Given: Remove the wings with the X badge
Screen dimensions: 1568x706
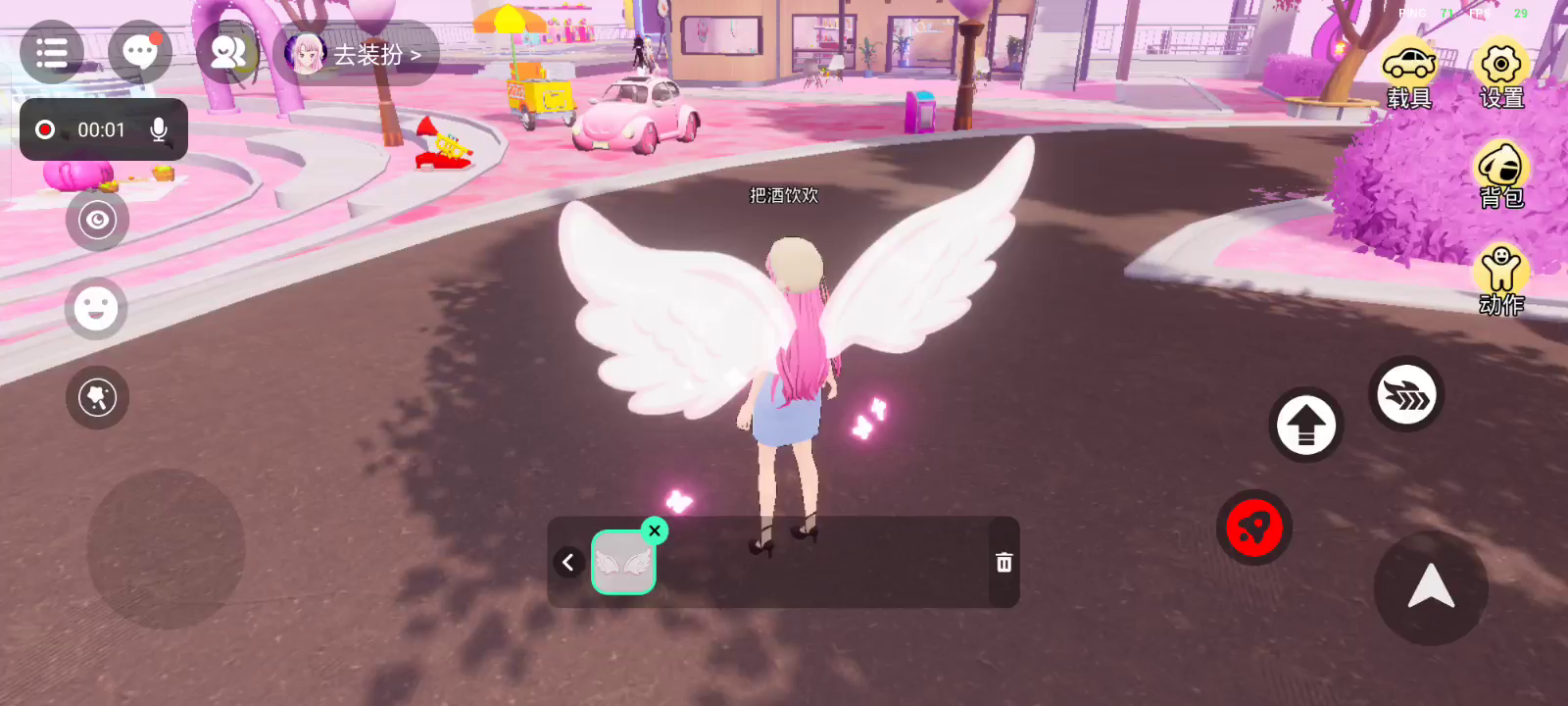Looking at the screenshot, I should click(655, 530).
